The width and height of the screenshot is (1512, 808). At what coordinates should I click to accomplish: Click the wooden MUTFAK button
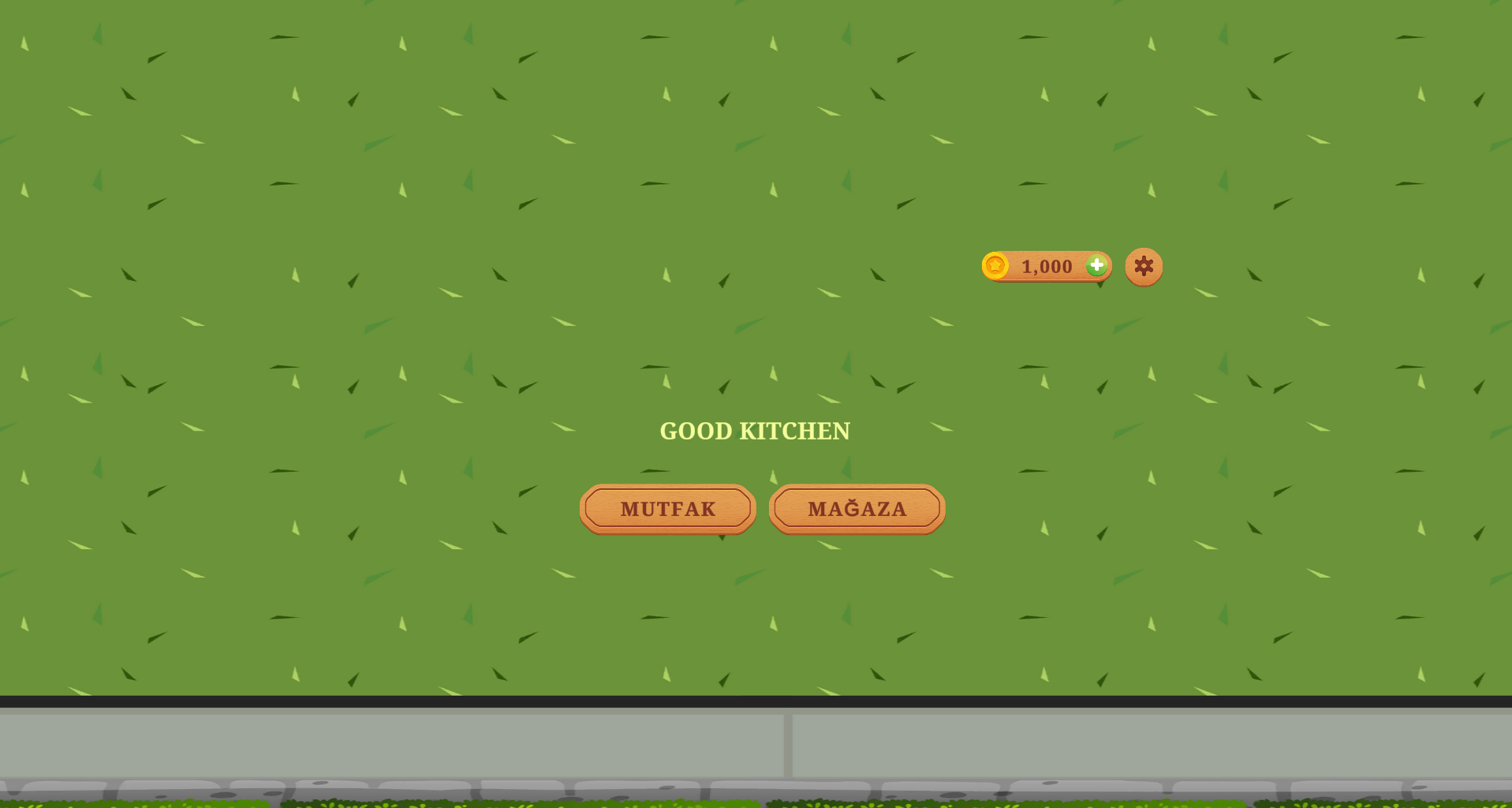coord(667,509)
